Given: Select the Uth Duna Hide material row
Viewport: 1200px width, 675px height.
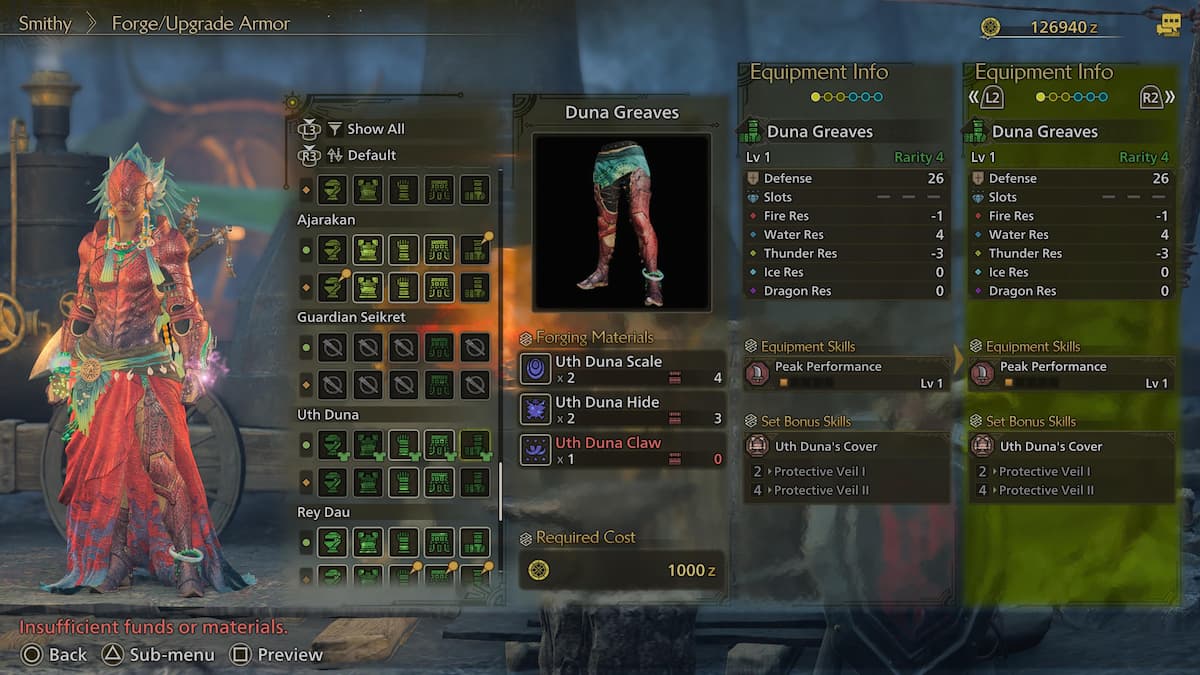Looking at the screenshot, I should click(x=622, y=409).
